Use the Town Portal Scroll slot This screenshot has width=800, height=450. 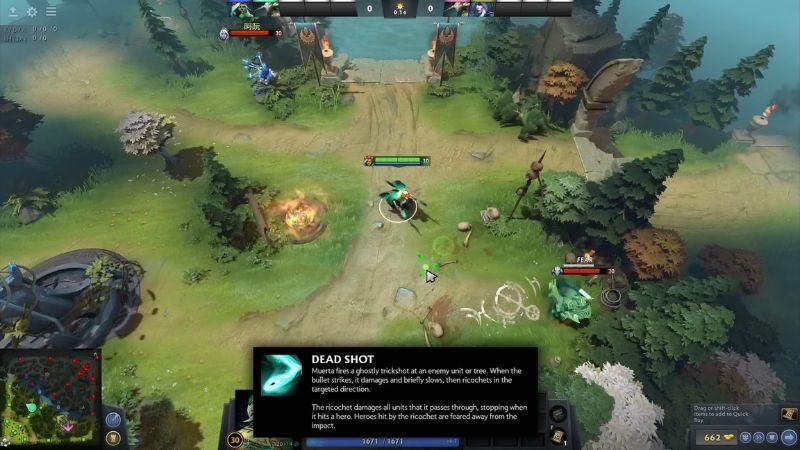(558, 437)
